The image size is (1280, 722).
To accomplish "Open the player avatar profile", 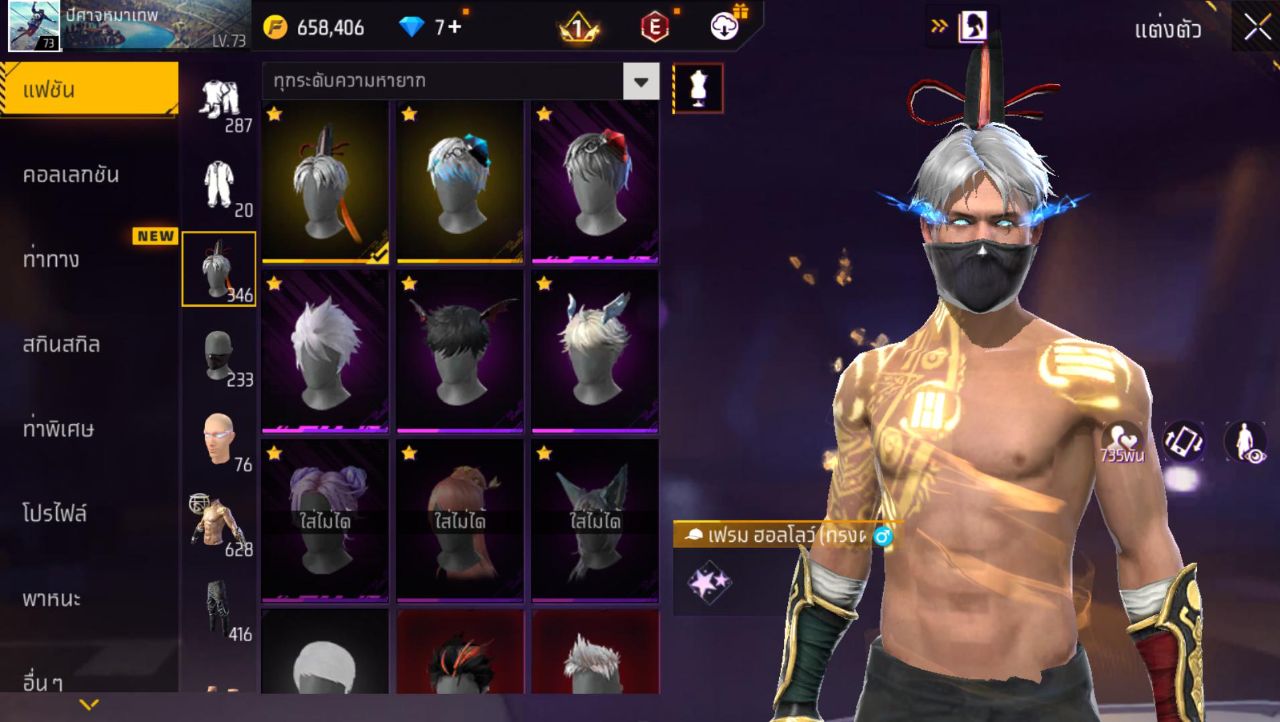I will (x=34, y=26).
